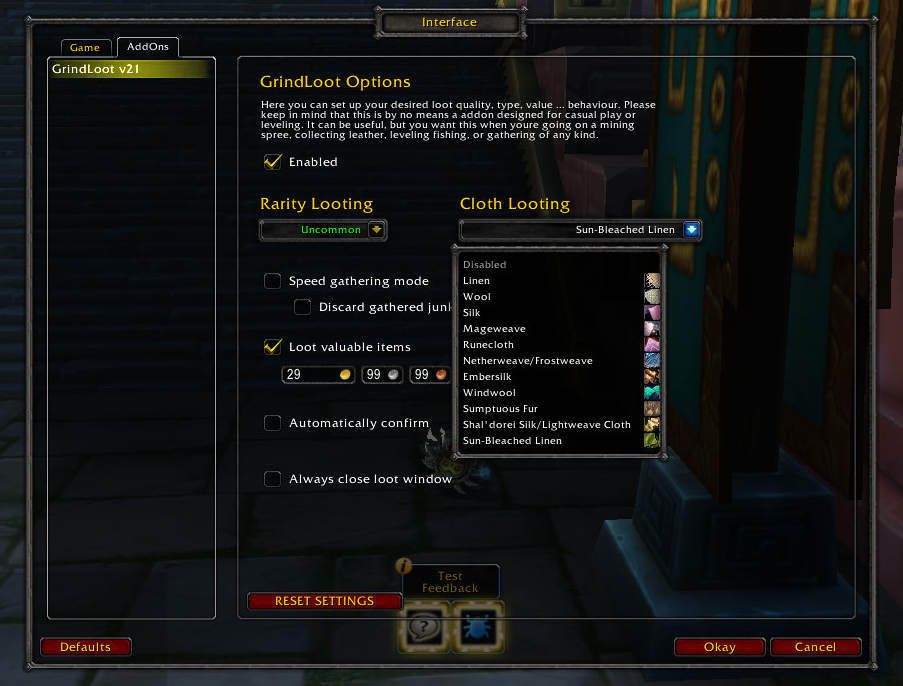Toggle the Enabled checkbox

pyautogui.click(x=272, y=162)
